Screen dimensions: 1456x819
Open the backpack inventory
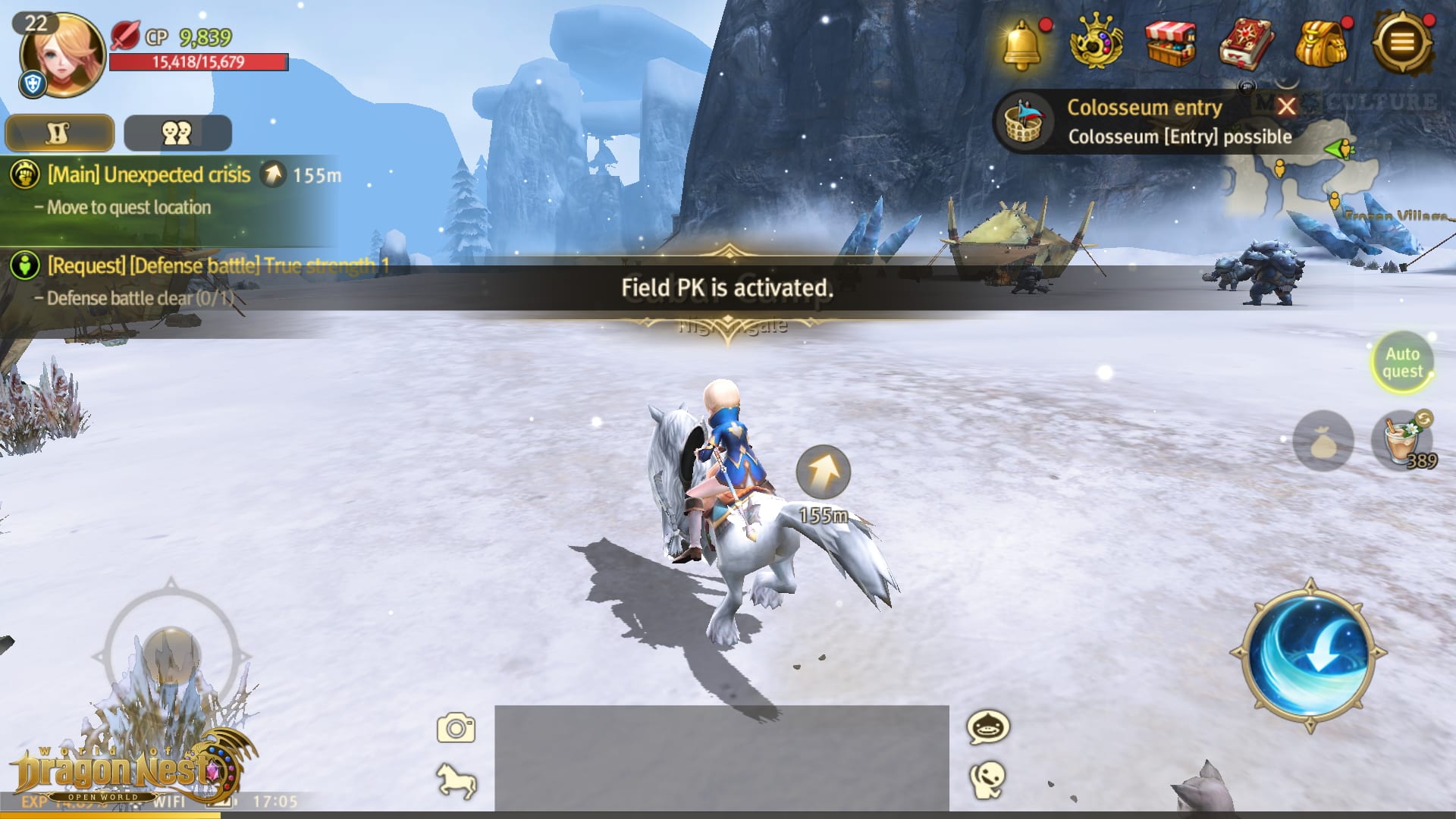(1321, 44)
